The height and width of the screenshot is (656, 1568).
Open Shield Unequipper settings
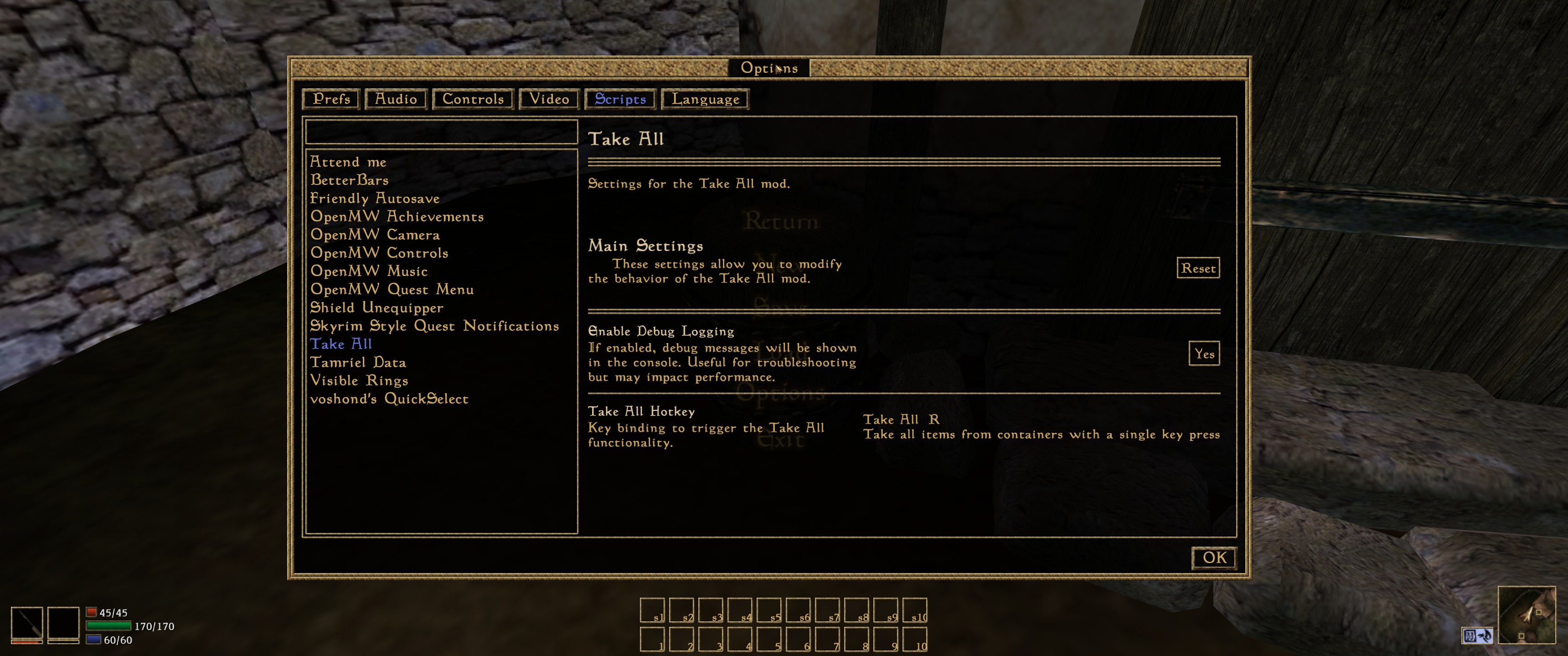[x=377, y=308]
